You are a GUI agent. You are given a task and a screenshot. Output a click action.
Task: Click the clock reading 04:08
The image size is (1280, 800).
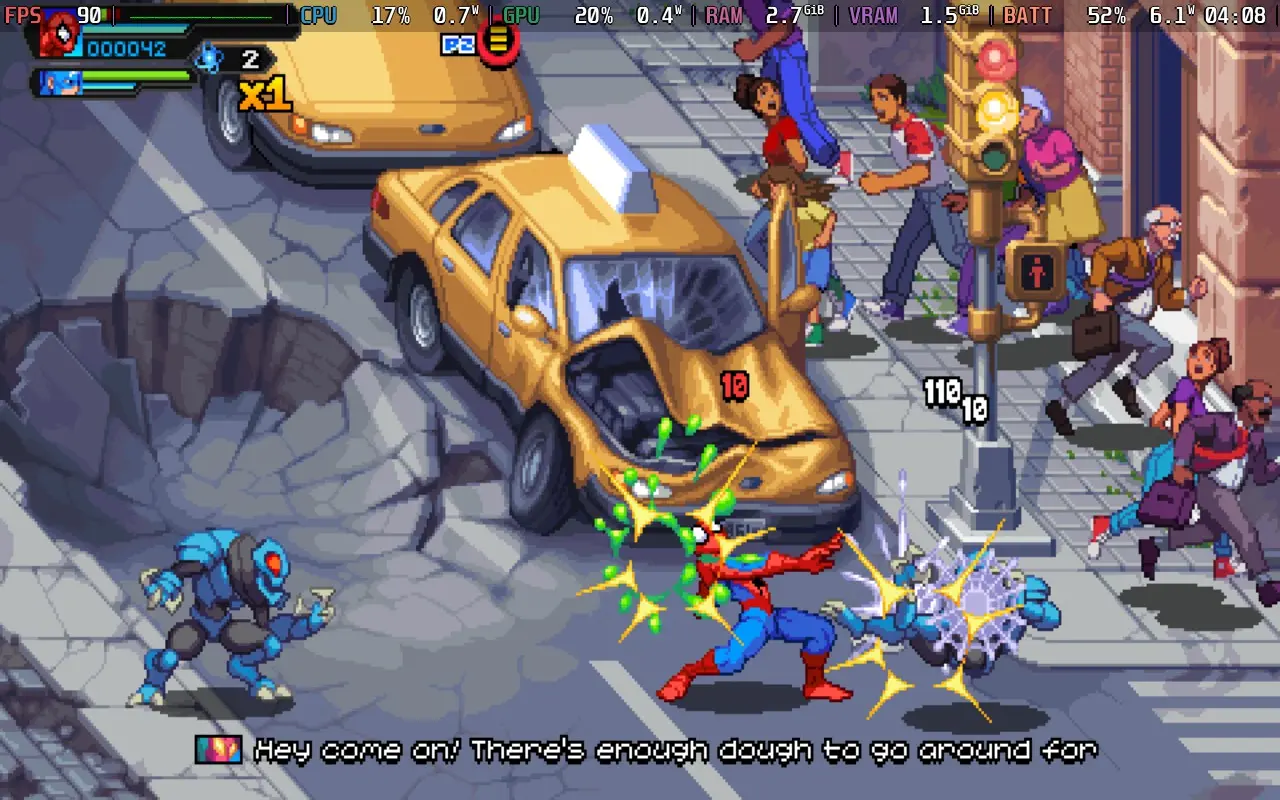tap(1238, 15)
